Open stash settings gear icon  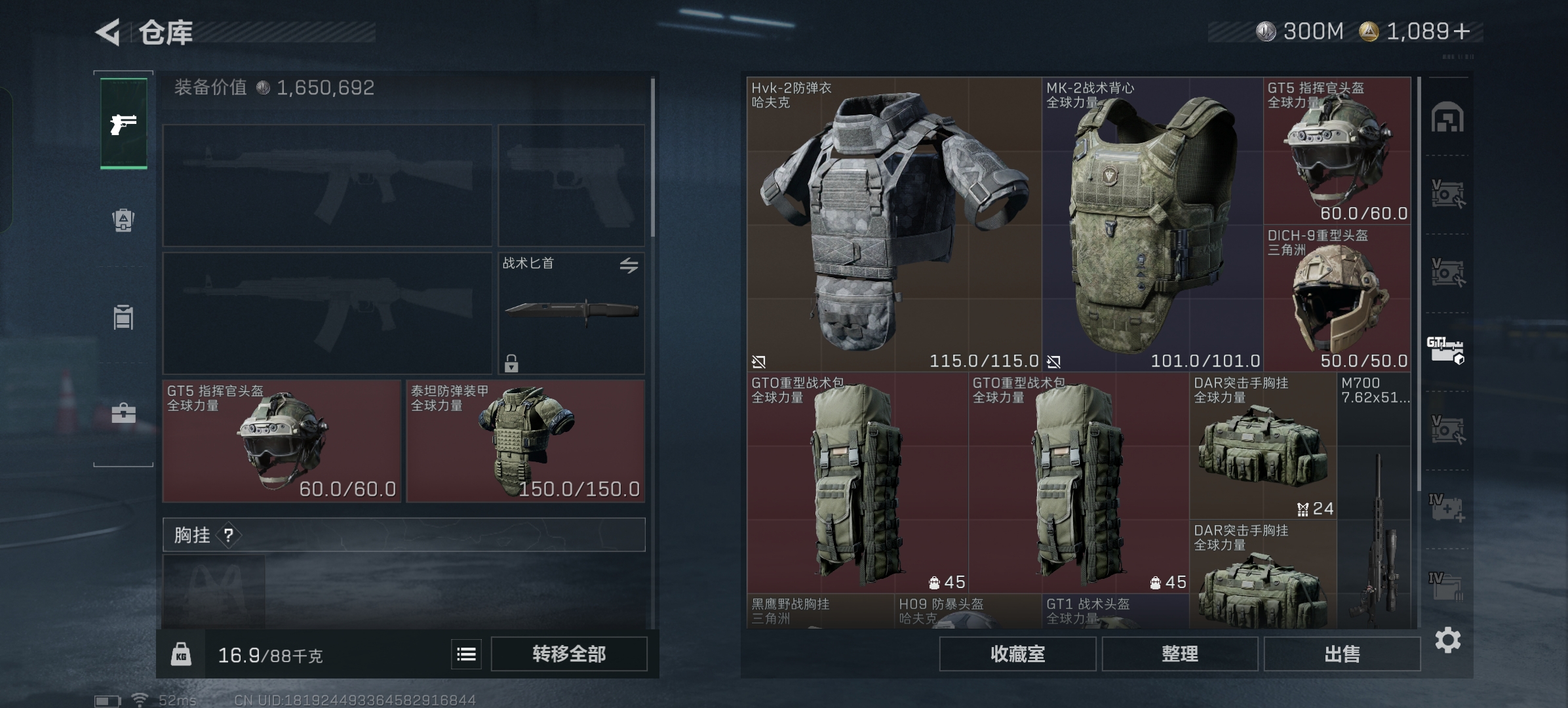[1447, 640]
